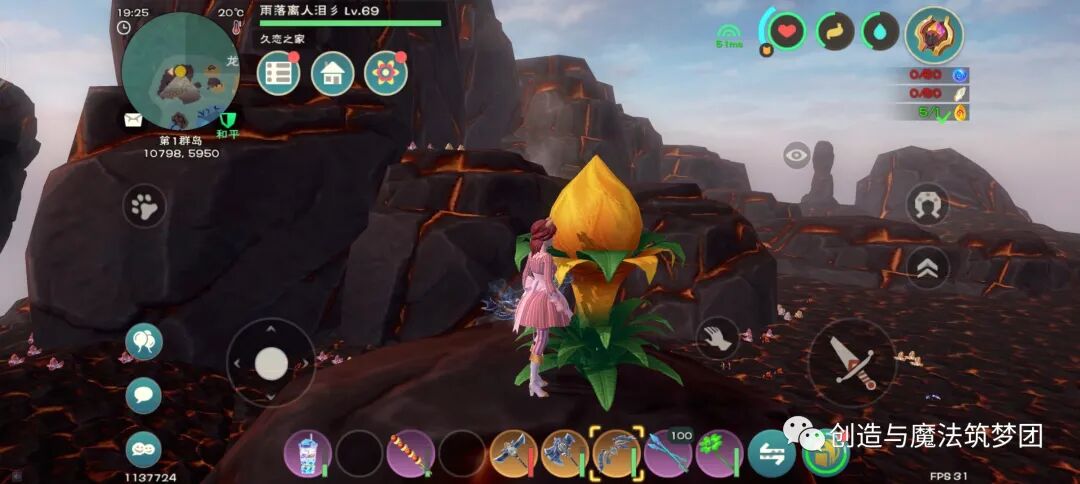Open the chat speech bubble
The height and width of the screenshot is (484, 1080).
pyautogui.click(x=144, y=395)
